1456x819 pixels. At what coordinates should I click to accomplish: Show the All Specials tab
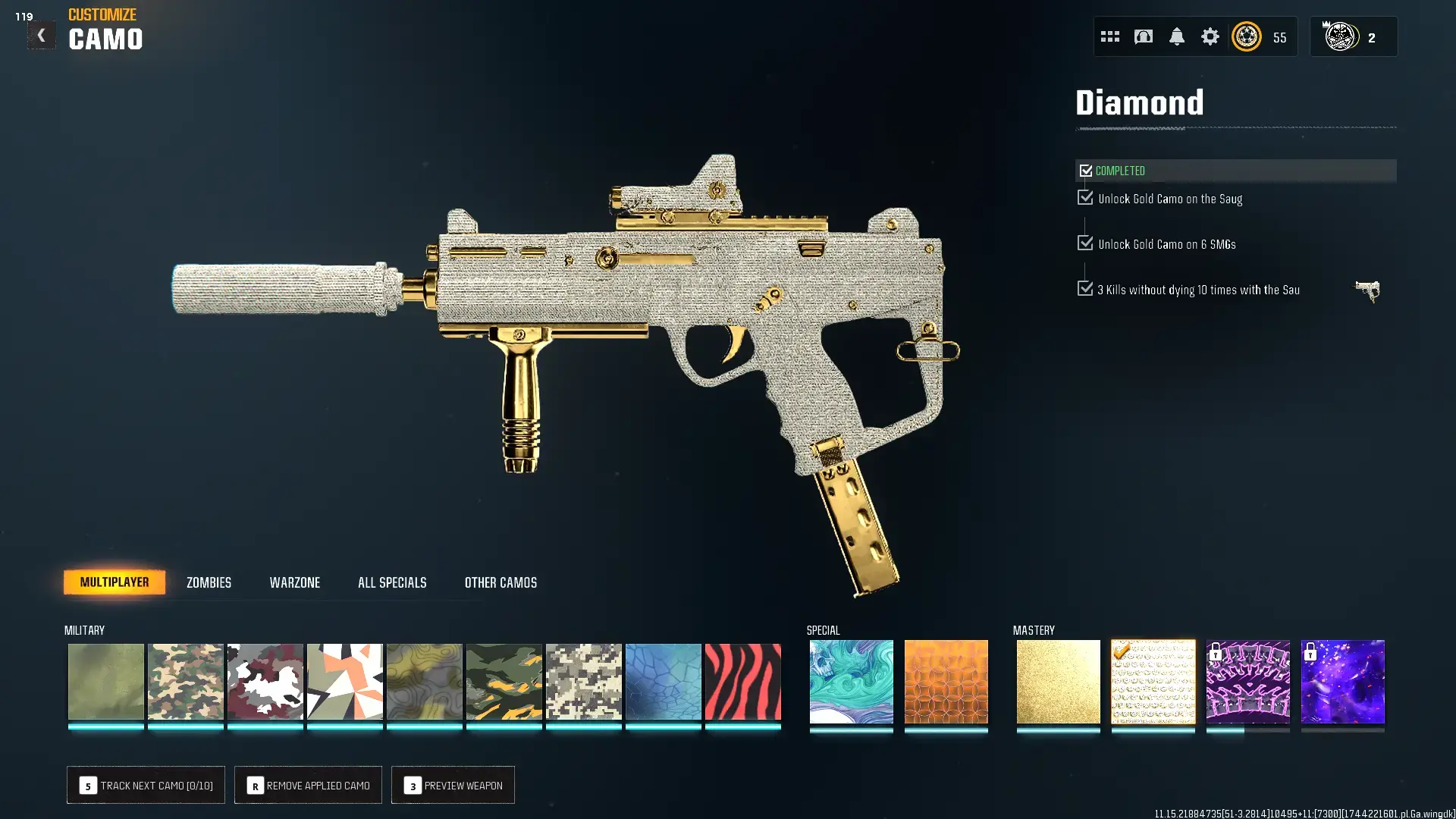[x=392, y=582]
